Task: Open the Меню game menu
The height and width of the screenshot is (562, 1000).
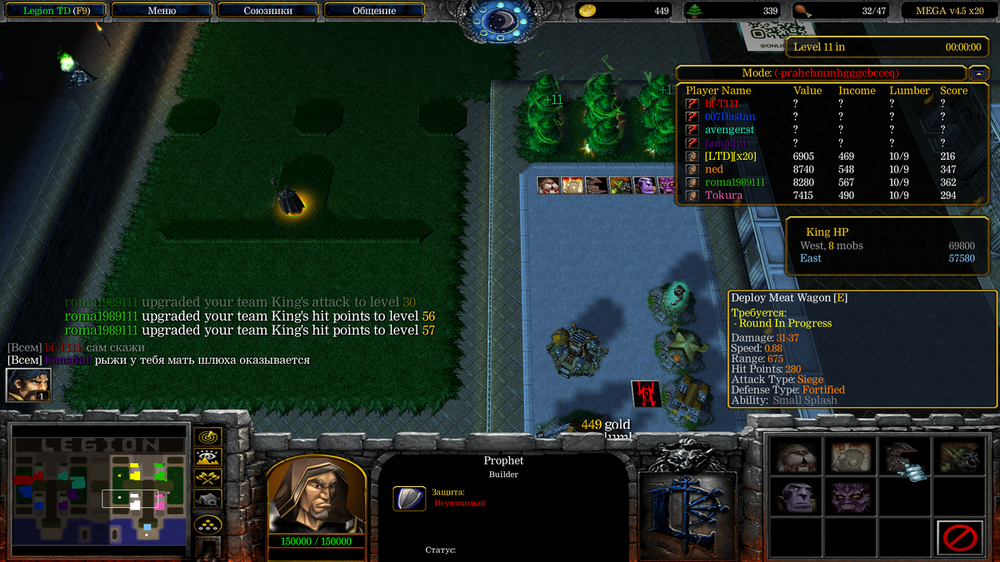Action: (161, 11)
